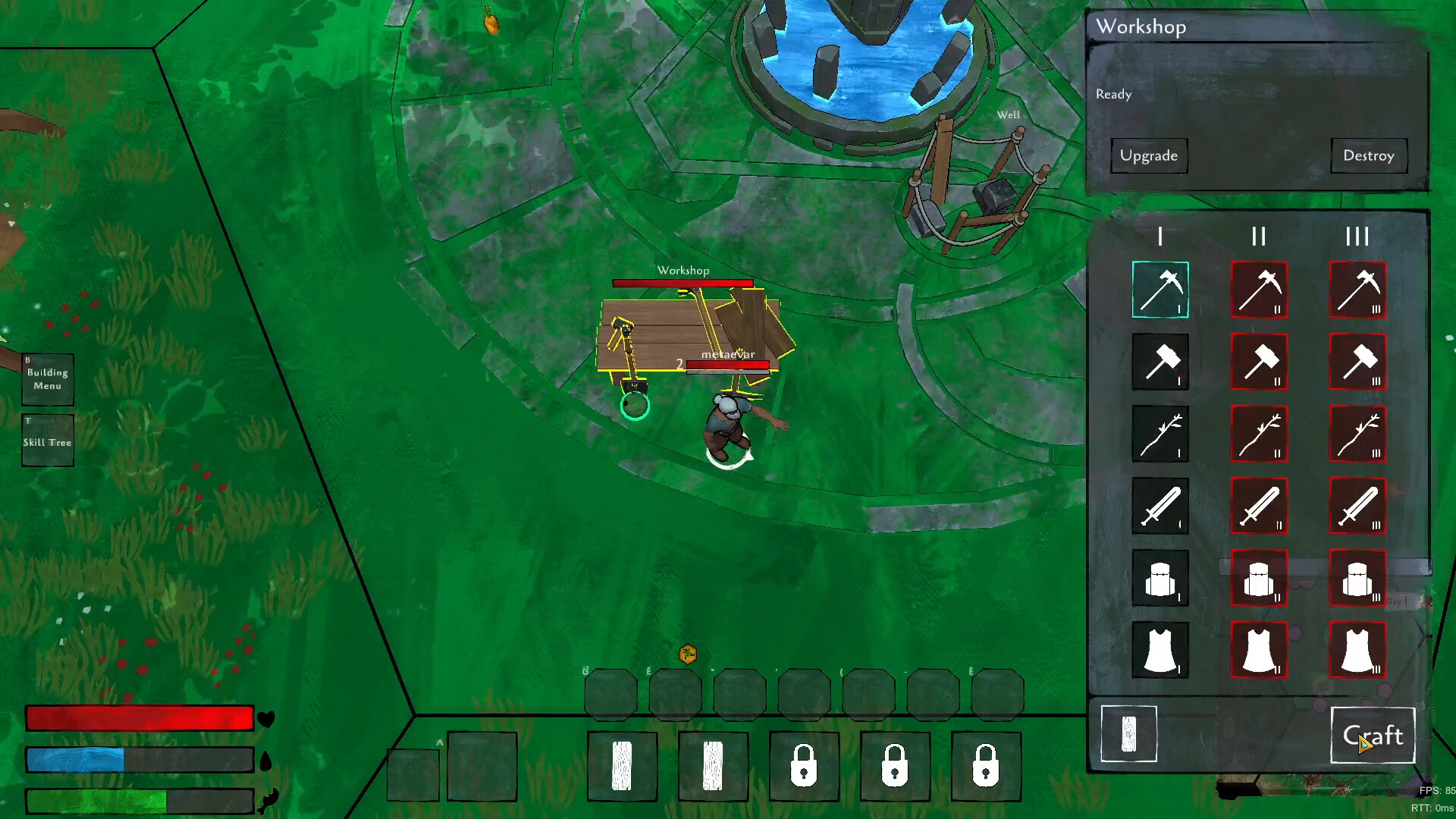Viewport: 1456px width, 819px height.
Task: Select the tier I branch recipe
Action: point(1159,435)
